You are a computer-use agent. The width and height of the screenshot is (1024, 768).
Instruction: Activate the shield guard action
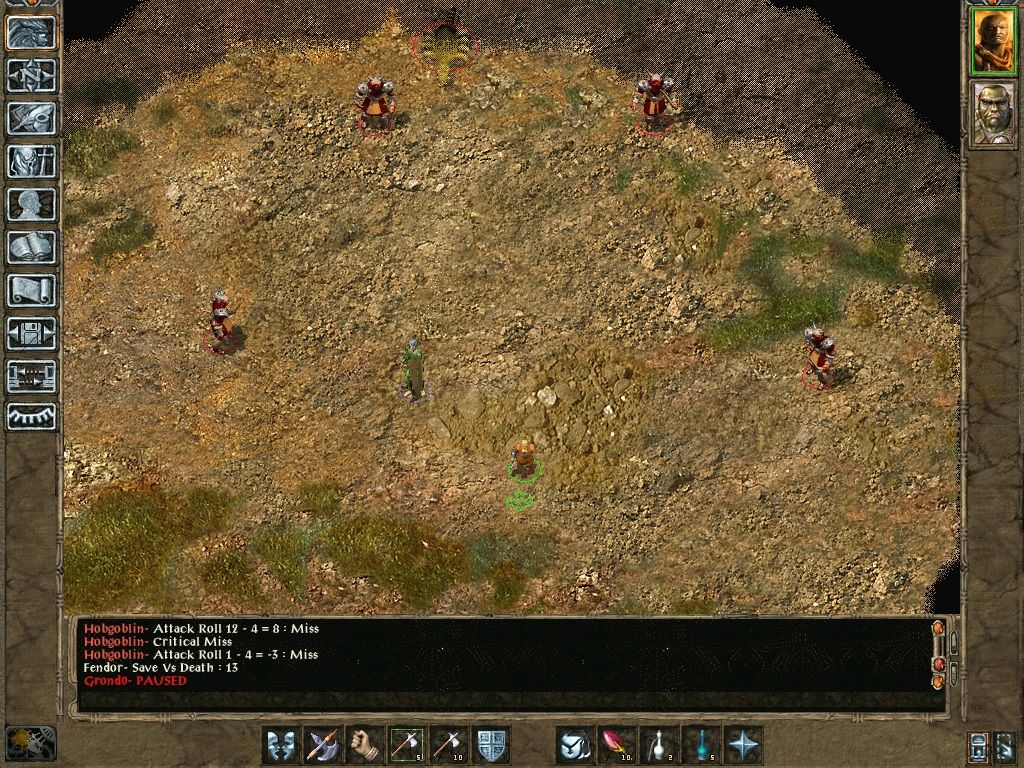(x=491, y=745)
